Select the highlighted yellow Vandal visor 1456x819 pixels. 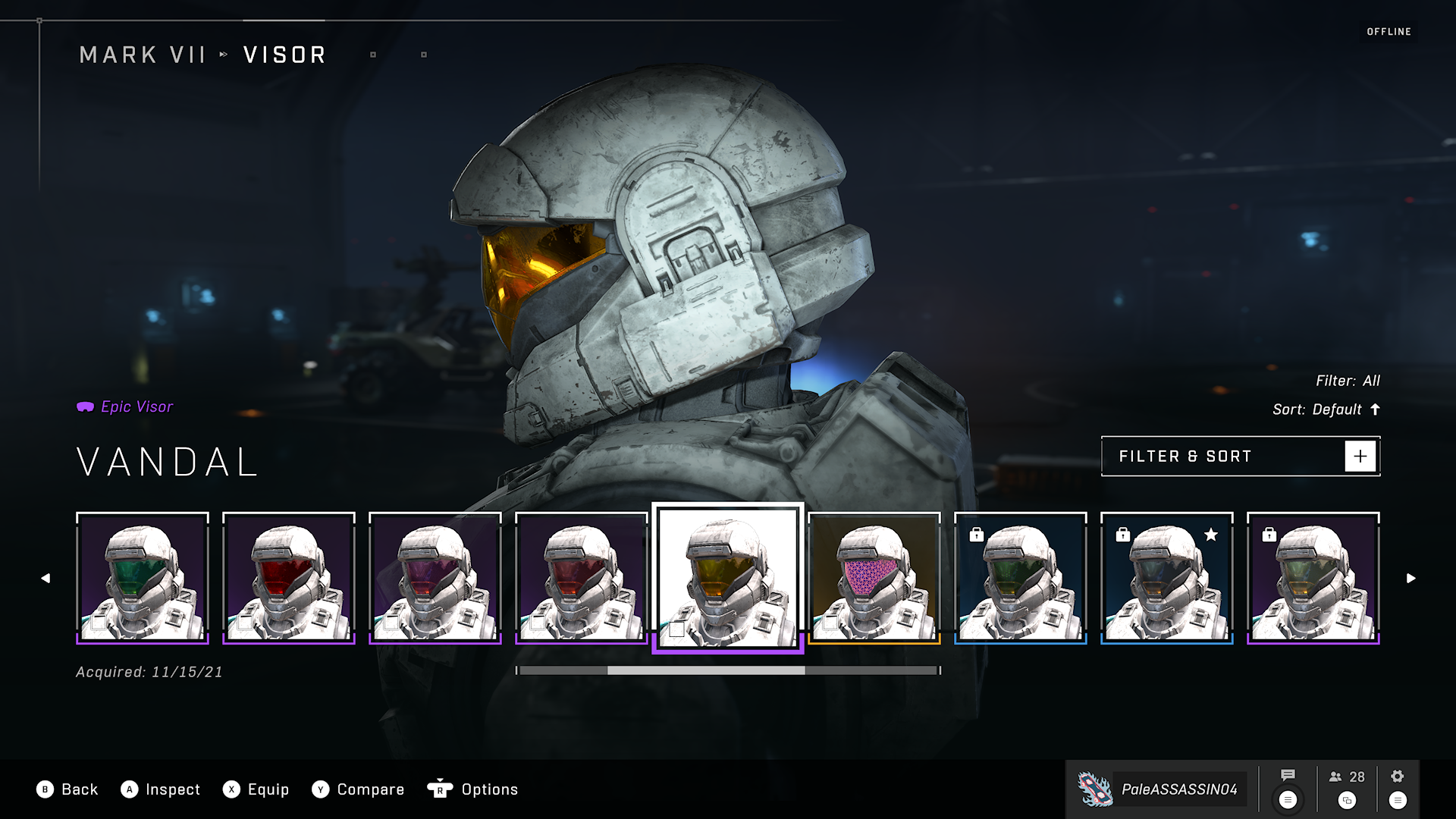click(x=728, y=578)
